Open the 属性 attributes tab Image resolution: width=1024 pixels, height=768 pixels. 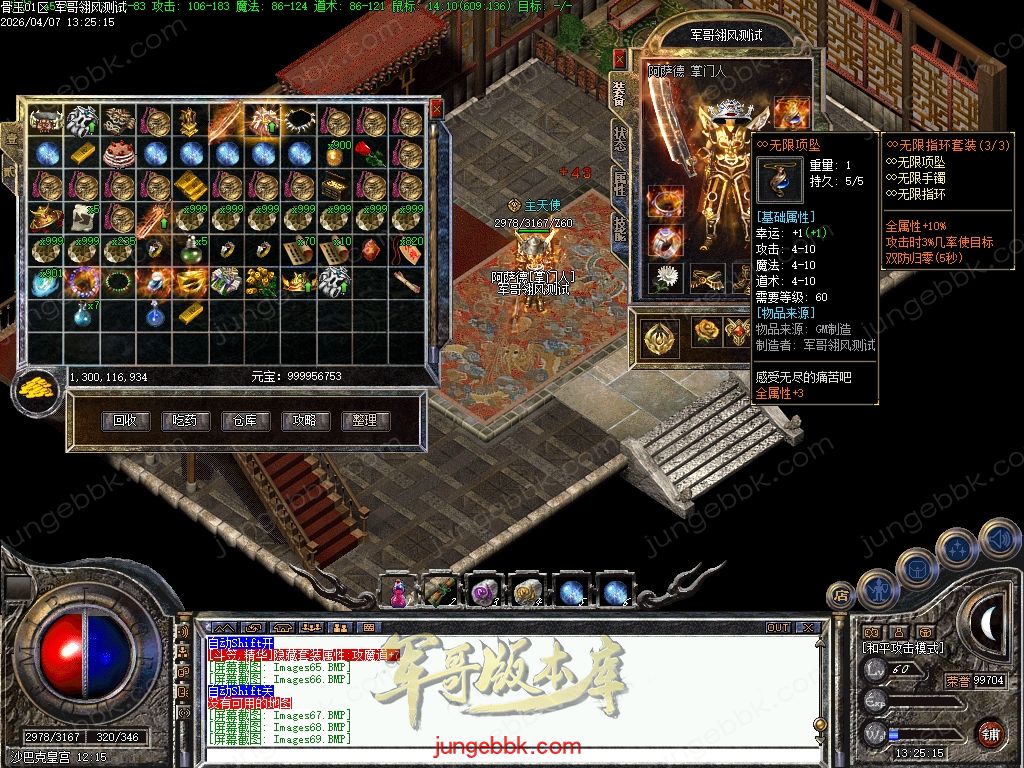[620, 184]
